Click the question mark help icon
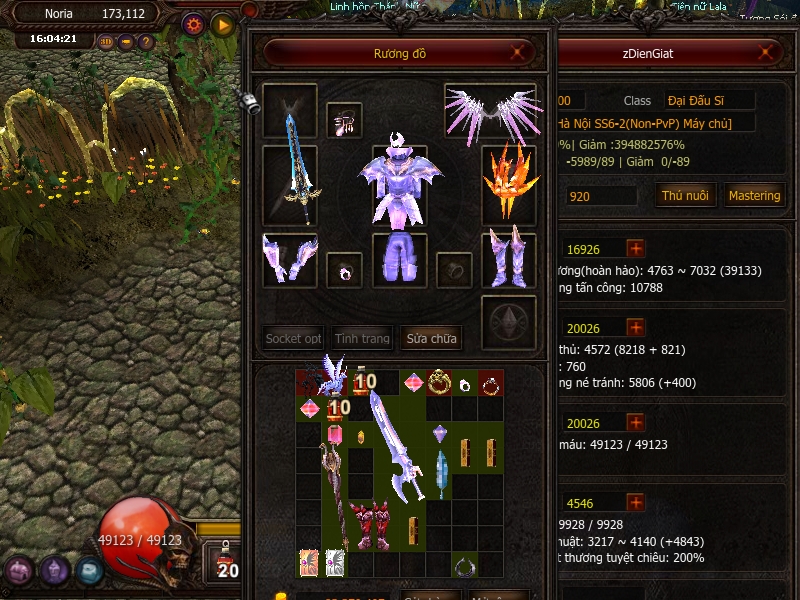Viewport: 800px width, 600px height. click(x=146, y=42)
